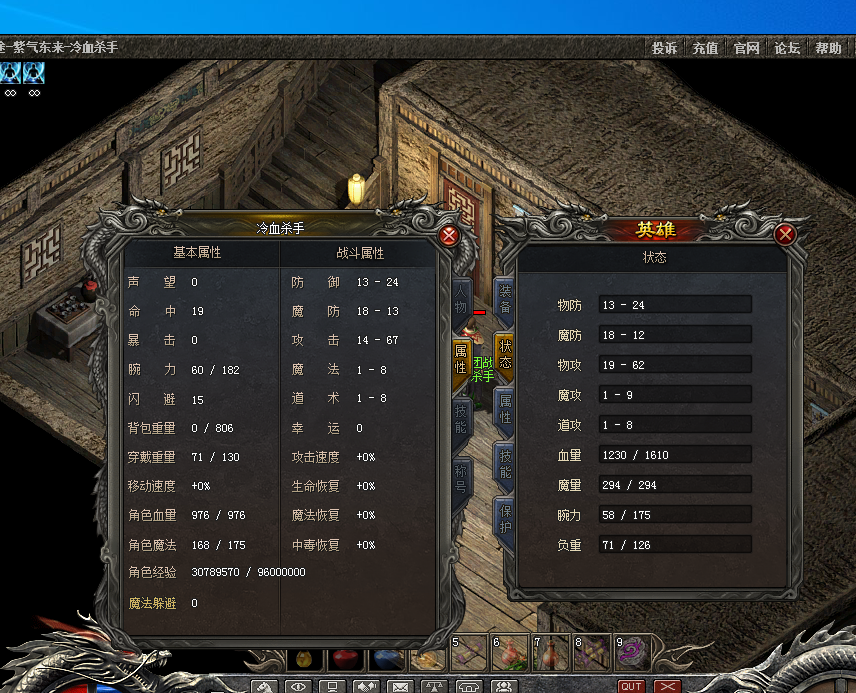Close the 英雄 hero panel

[x=785, y=234]
